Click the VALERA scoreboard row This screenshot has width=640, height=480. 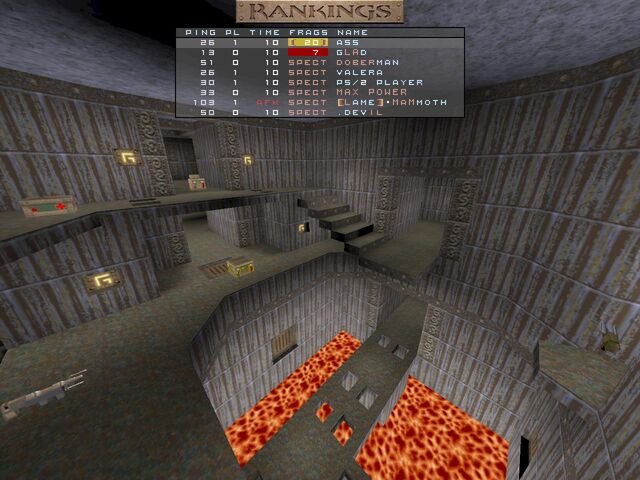320,72
